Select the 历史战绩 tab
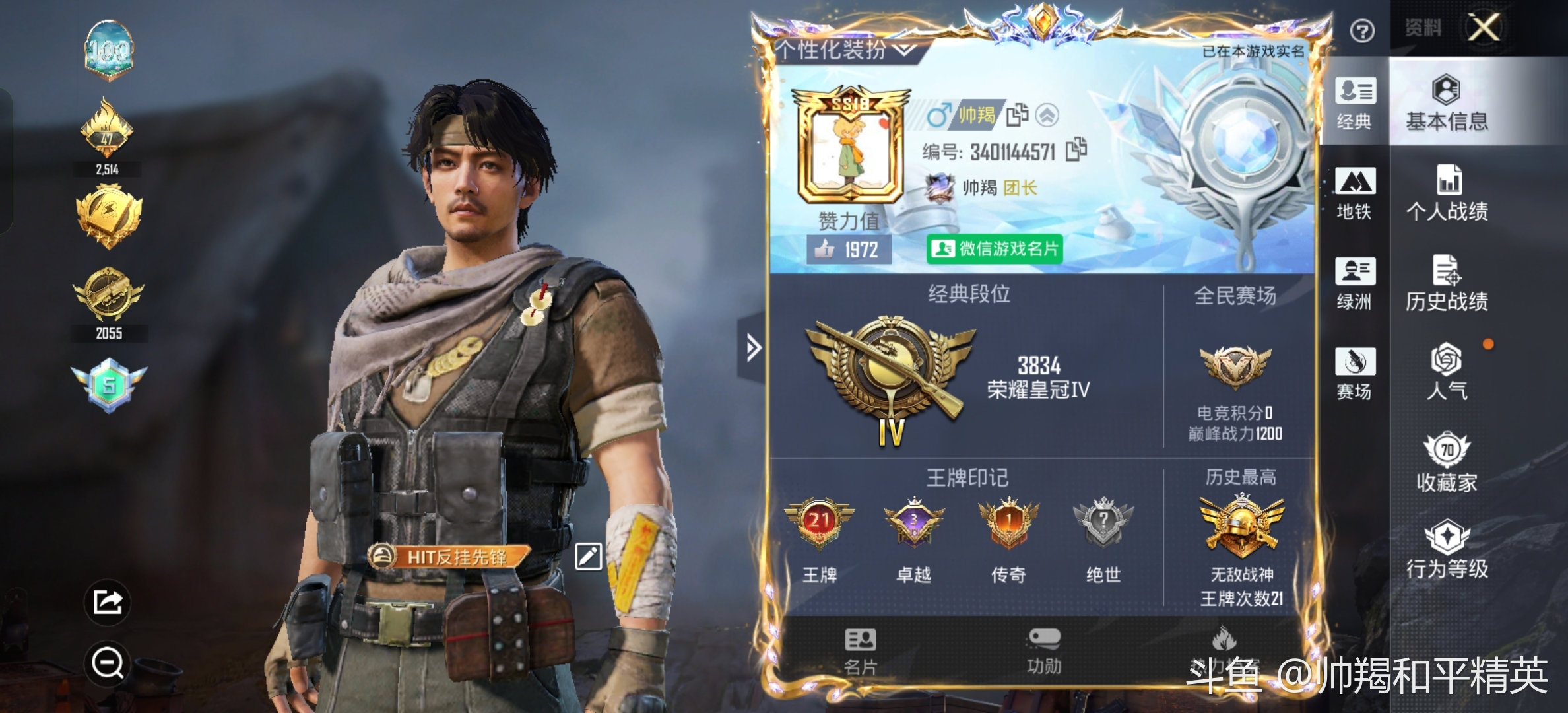1568x713 pixels. [1447, 283]
